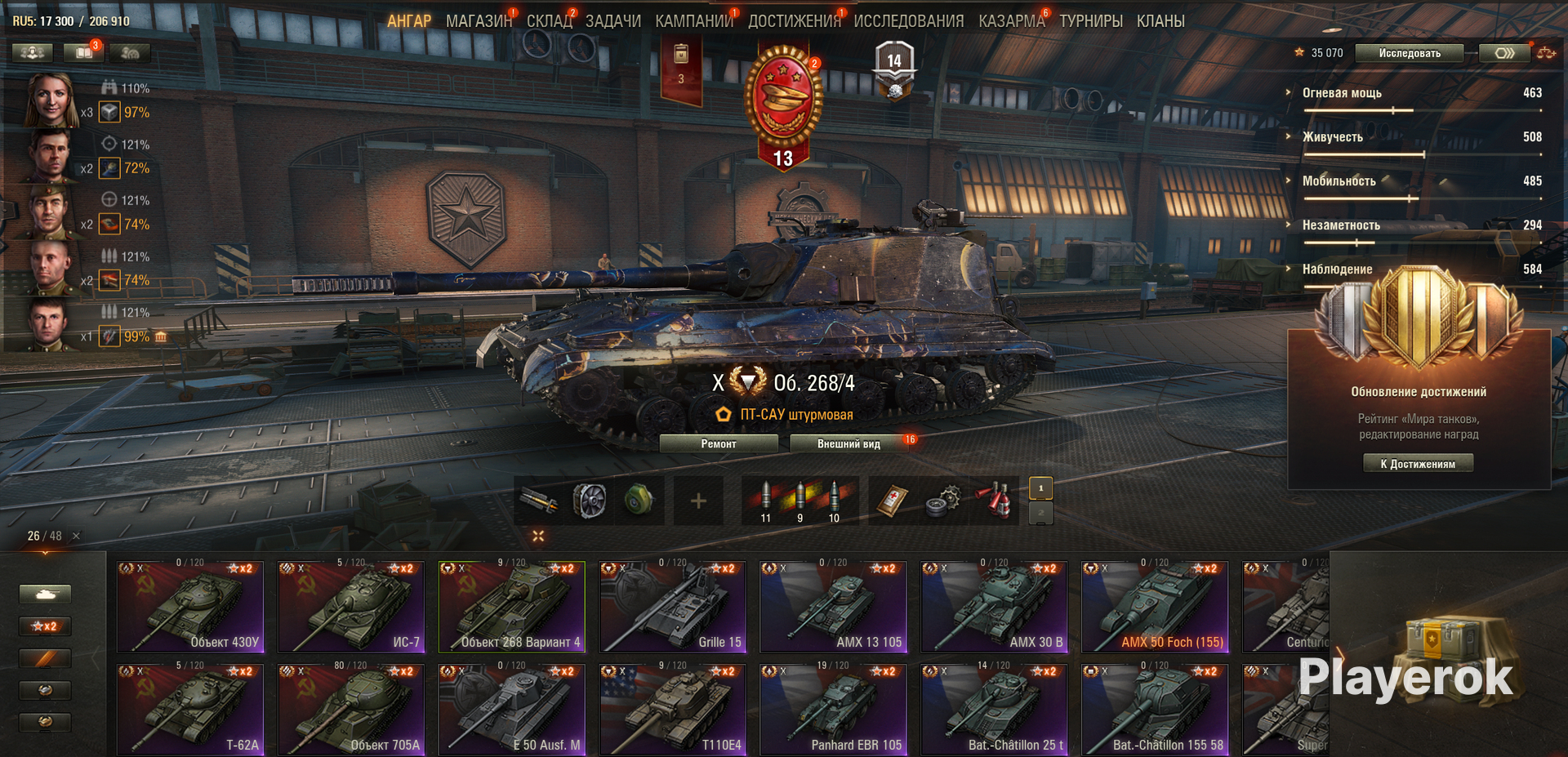The height and width of the screenshot is (757, 1568).
Task: Click the Исследовать button
Action: coord(1410,53)
